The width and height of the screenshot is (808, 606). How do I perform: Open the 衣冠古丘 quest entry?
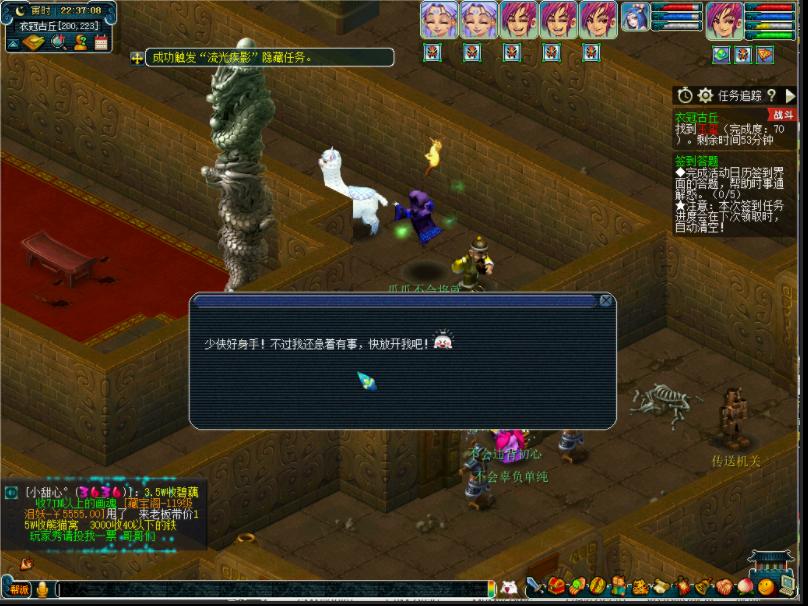coord(696,117)
